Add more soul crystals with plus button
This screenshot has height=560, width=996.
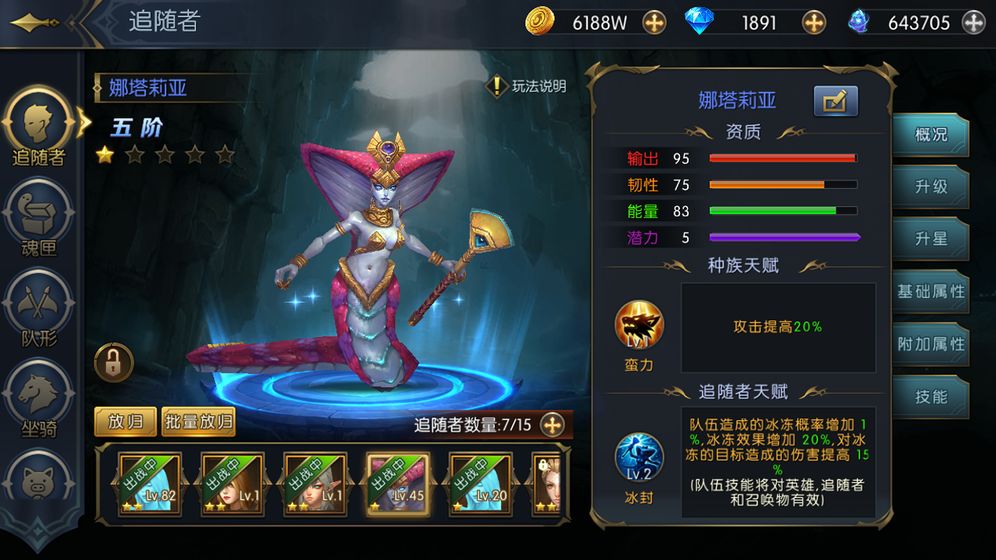(x=973, y=22)
